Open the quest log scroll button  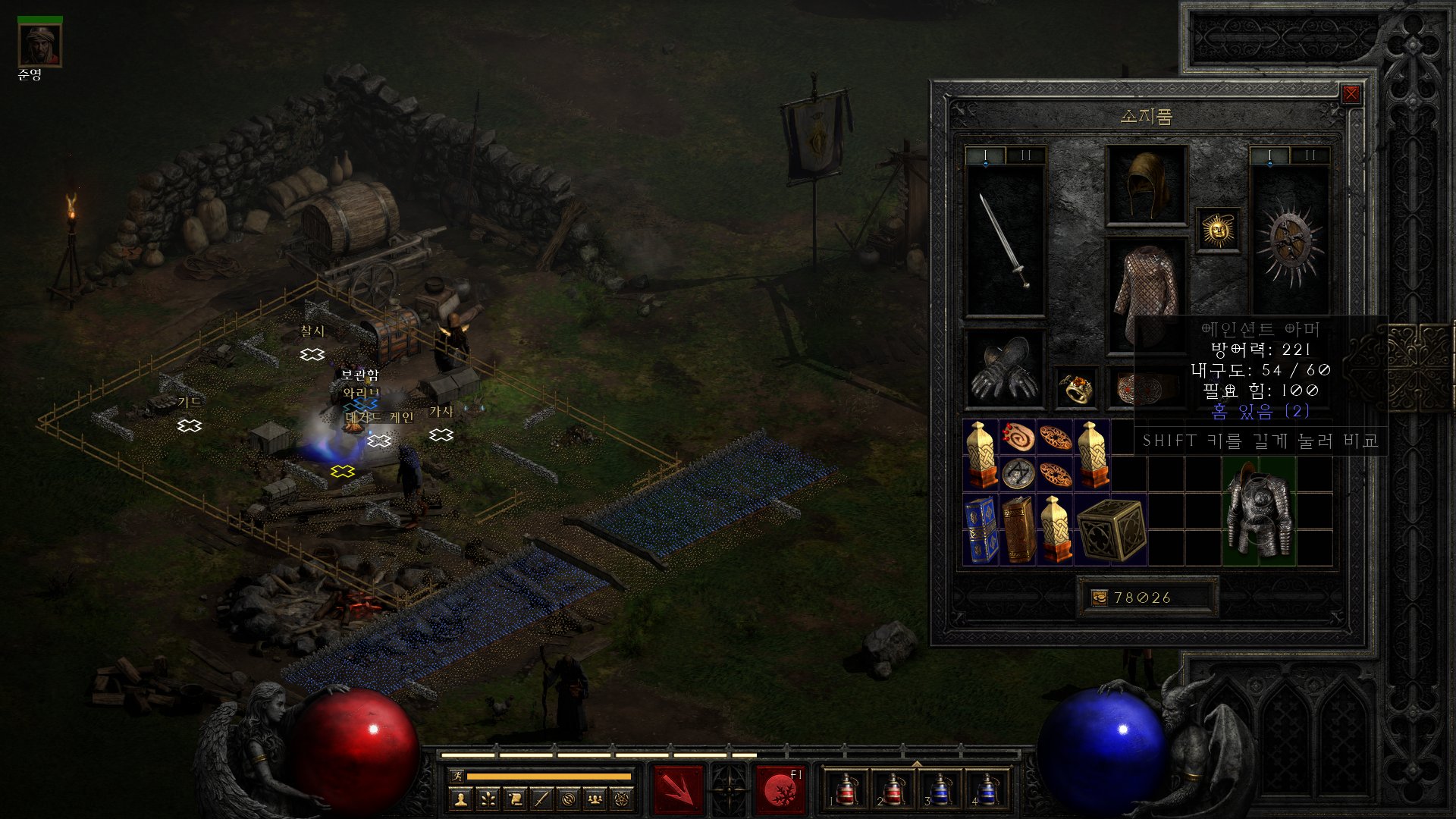(515, 799)
